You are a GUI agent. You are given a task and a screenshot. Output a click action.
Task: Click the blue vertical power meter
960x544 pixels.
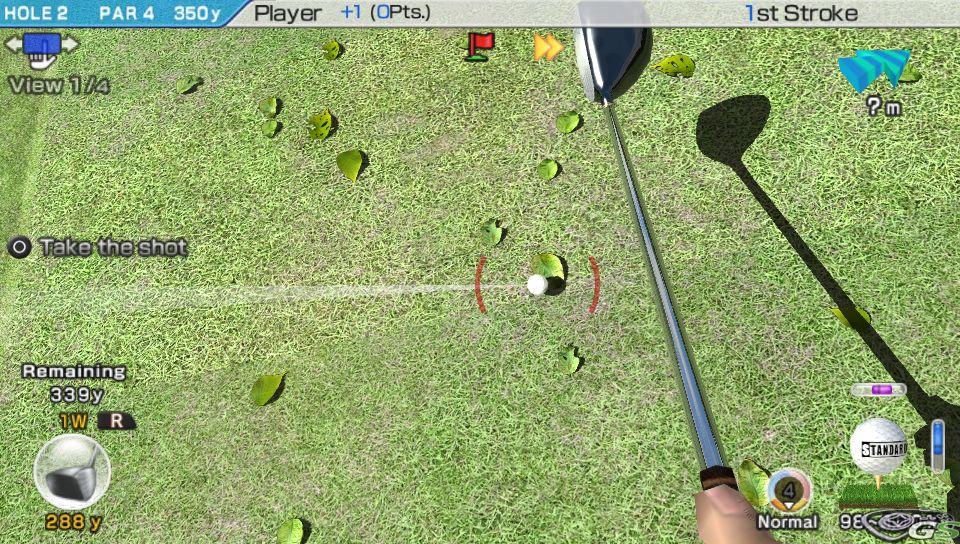point(937,445)
